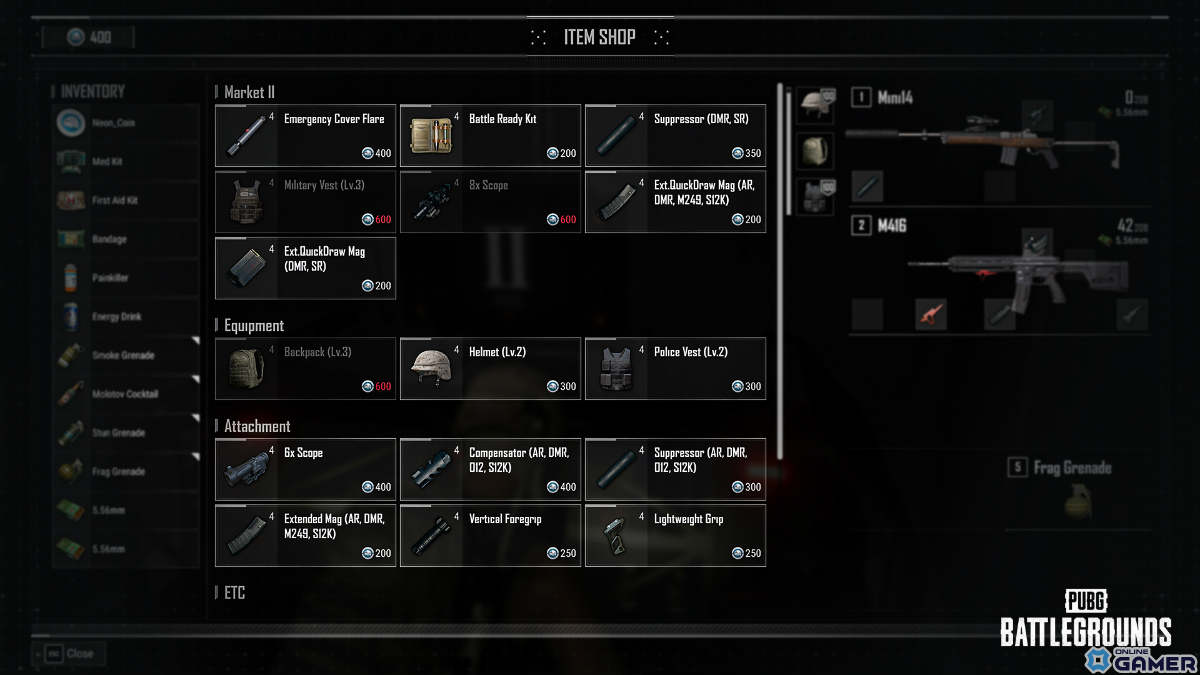Select the Backpack (Lv.3) tile
1200x675 pixels.
305,368
